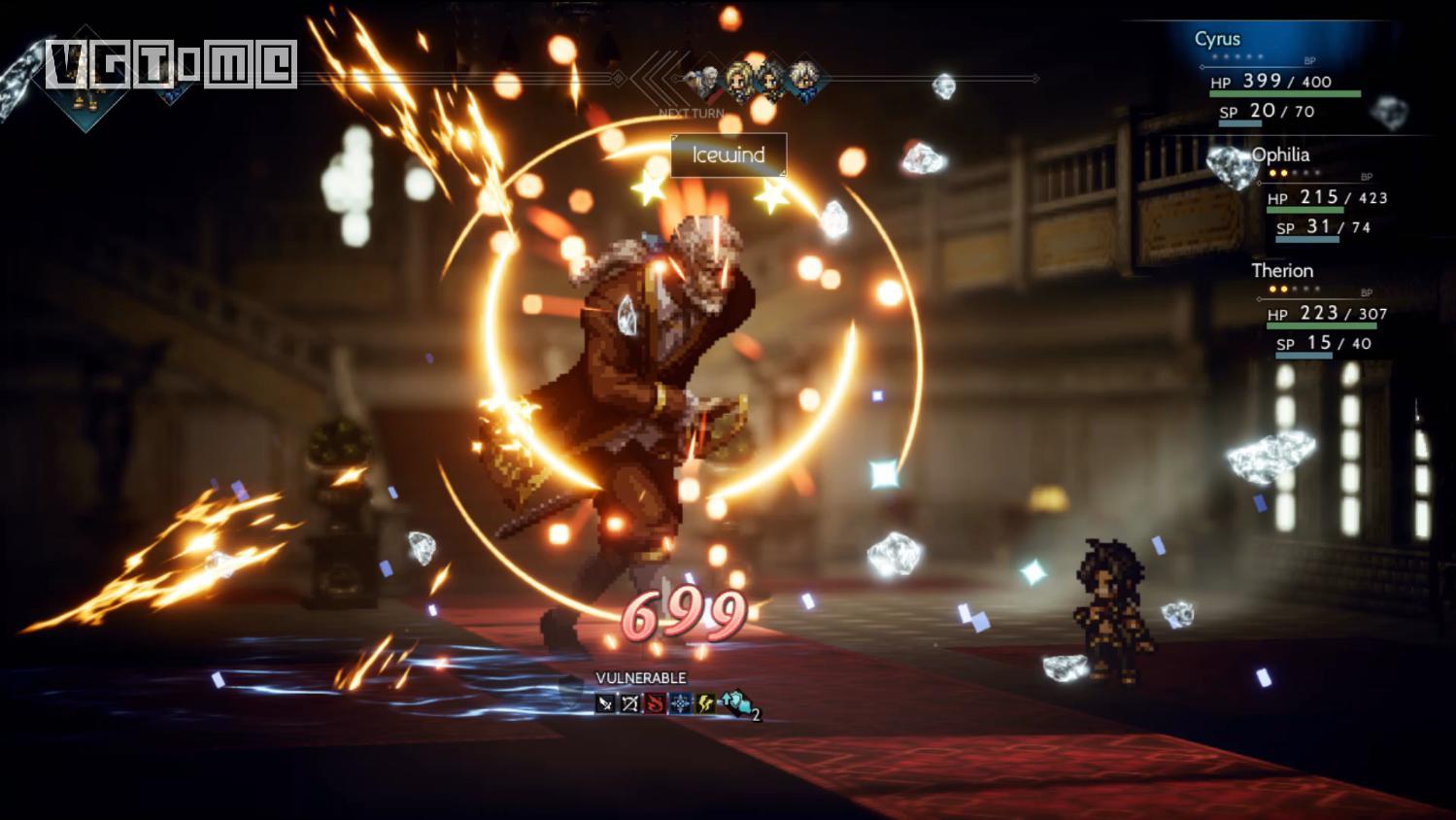The width and height of the screenshot is (1456, 820).
Task: Click the sword weakness icon
Action: point(605,702)
